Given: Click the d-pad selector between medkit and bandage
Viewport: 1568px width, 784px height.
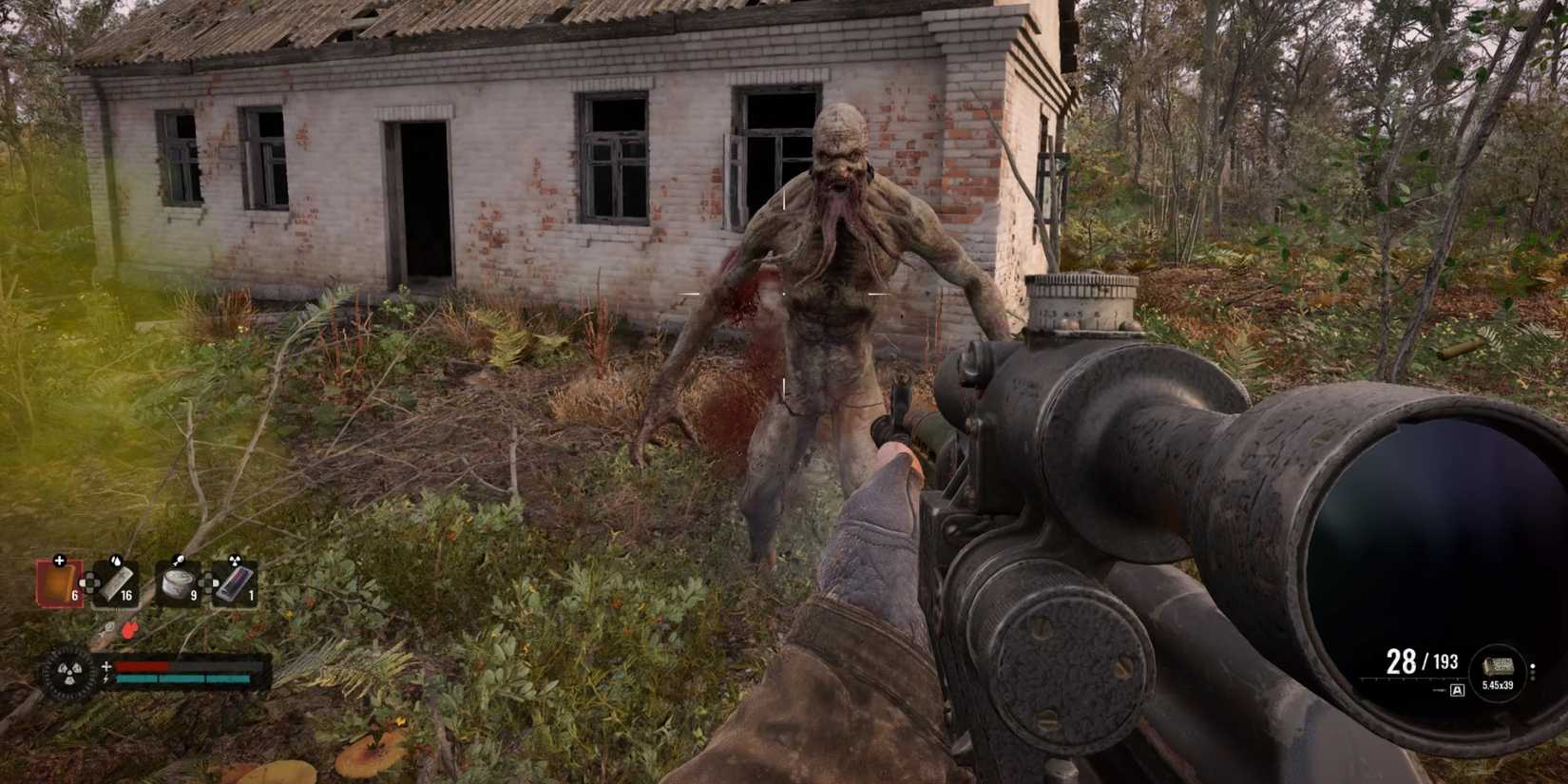Looking at the screenshot, I should pyautogui.click(x=91, y=583).
